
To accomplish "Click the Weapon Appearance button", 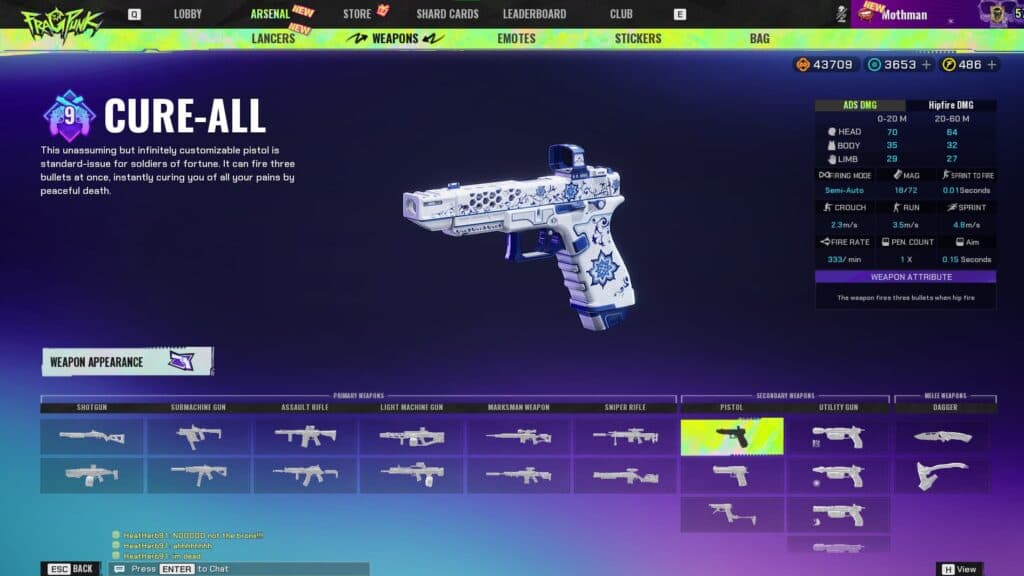I will tap(127, 362).
